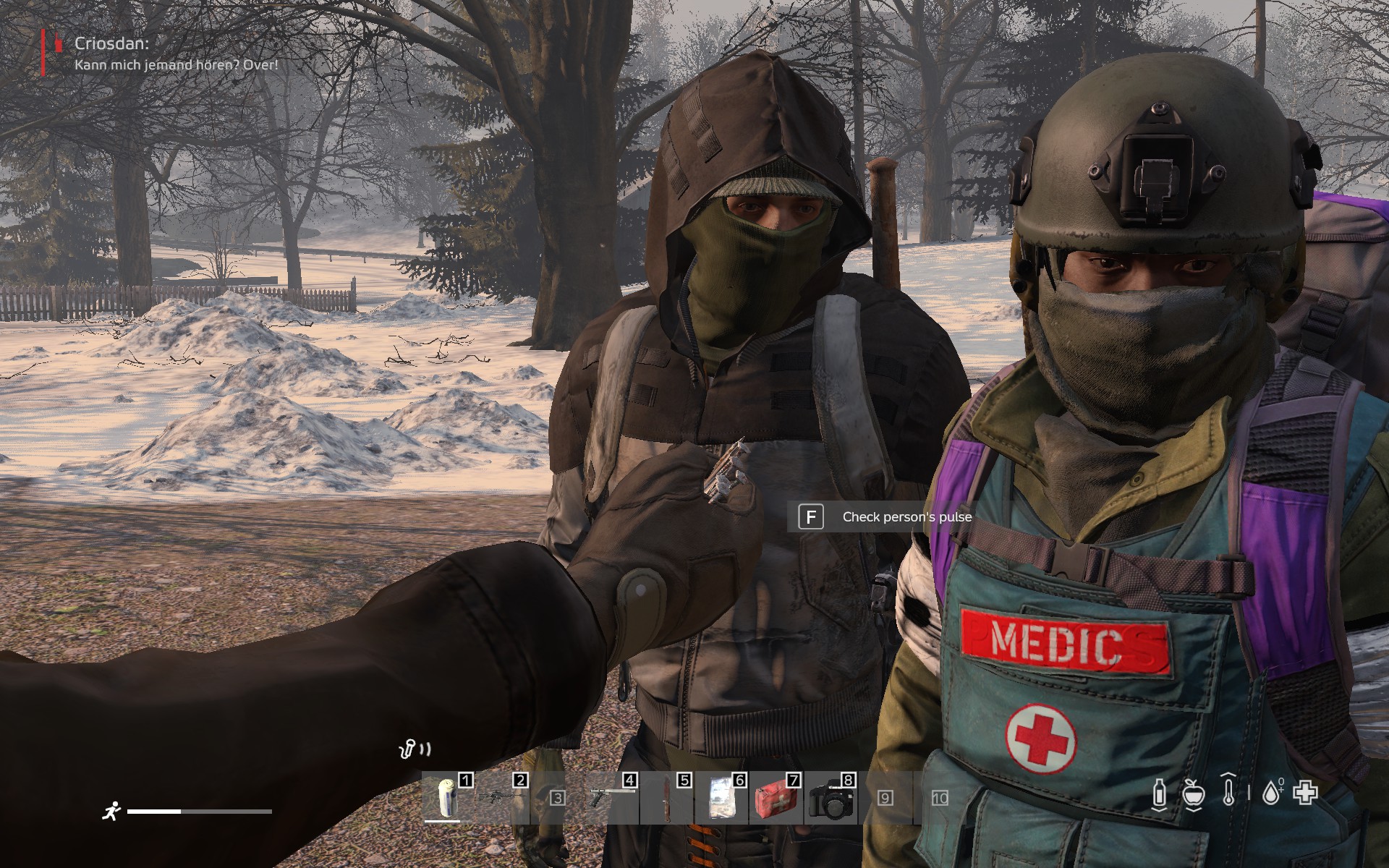Pick the plastic bag item in slot 6

720,797
